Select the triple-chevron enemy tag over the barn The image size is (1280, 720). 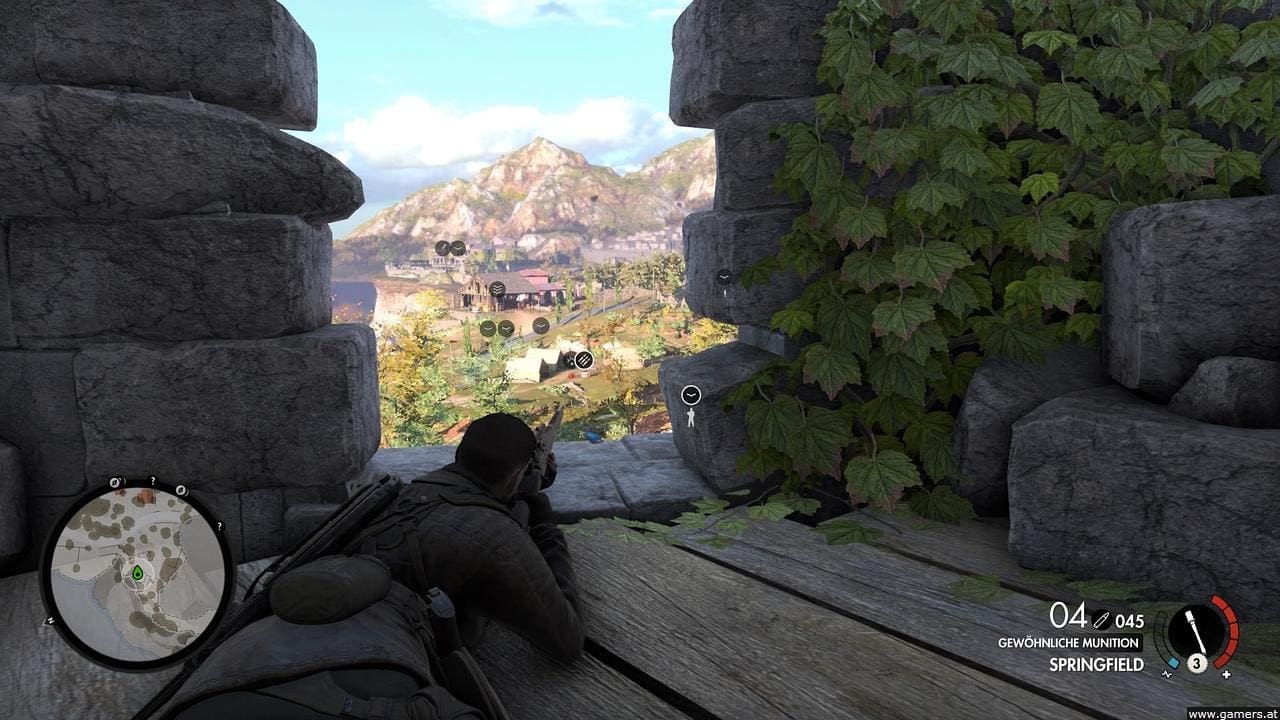497,289
